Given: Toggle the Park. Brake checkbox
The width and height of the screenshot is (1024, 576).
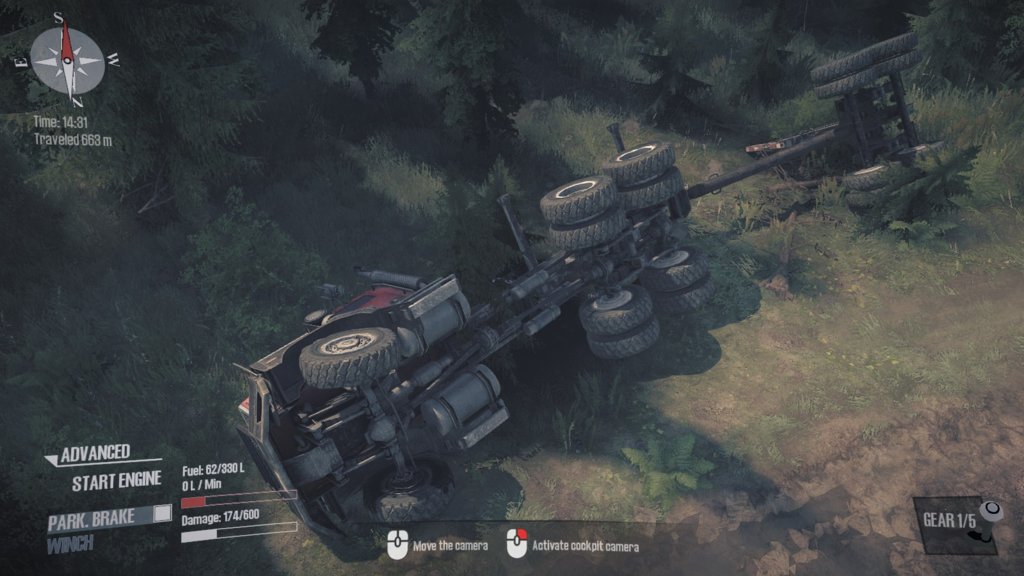Looking at the screenshot, I should point(162,515).
